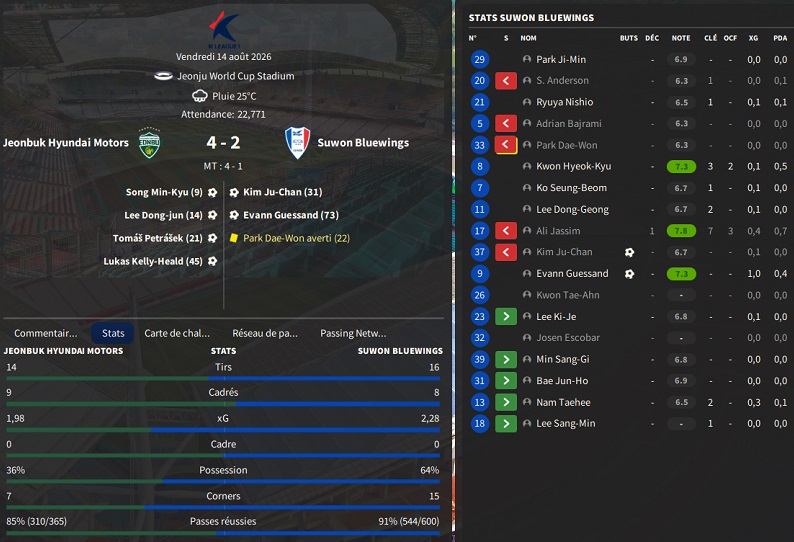Select the Stats tab
Screen dimensions: 794x542
coord(113,333)
